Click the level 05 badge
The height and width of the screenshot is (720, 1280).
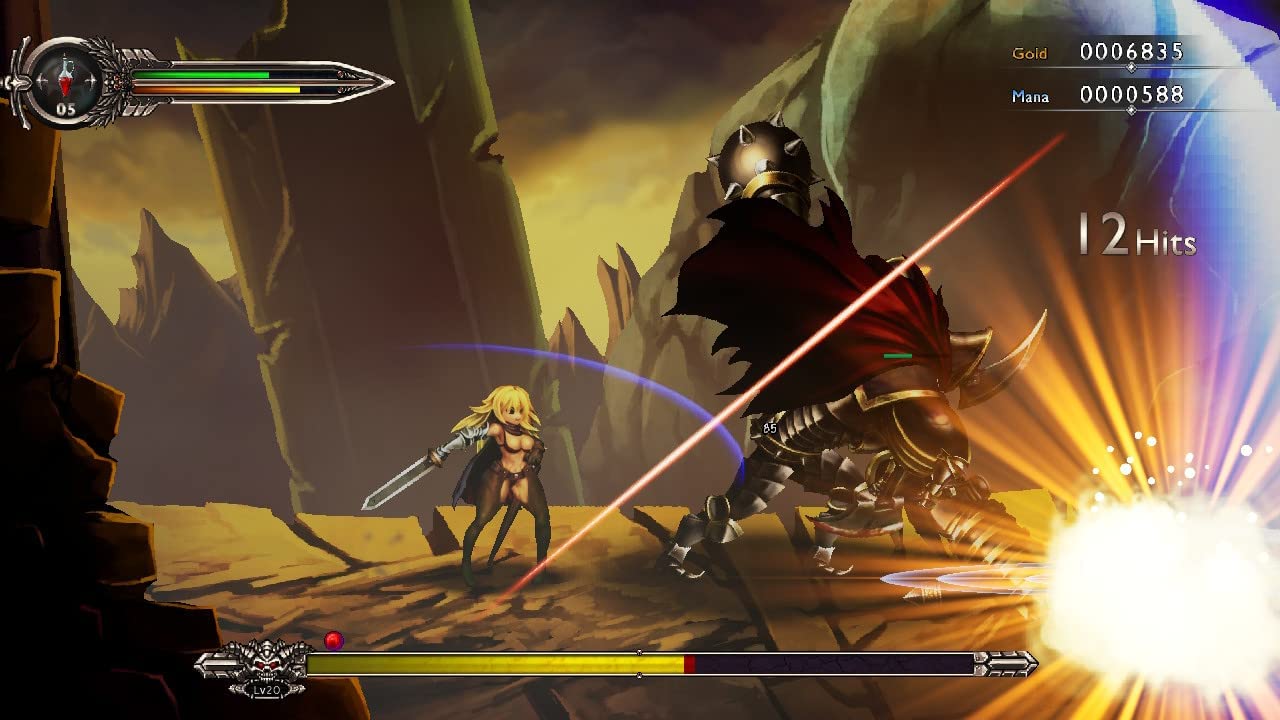click(x=64, y=108)
